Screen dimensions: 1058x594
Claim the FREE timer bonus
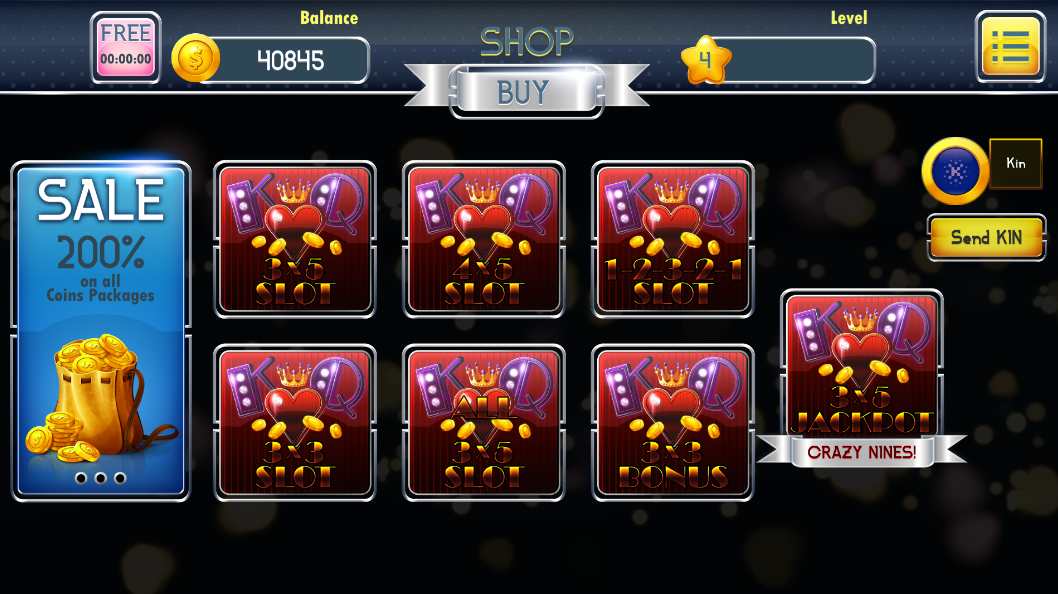point(125,47)
